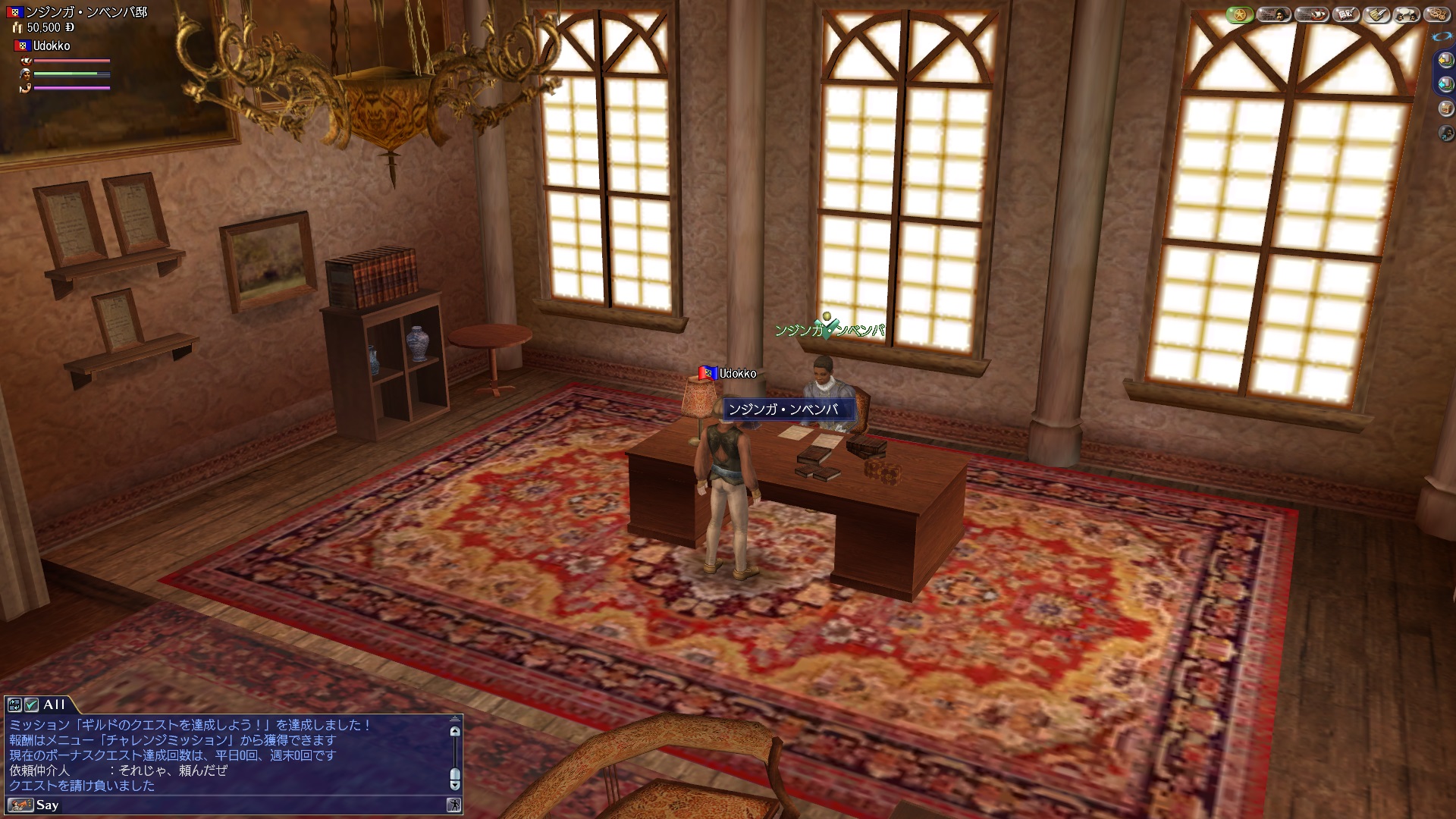1456x819 pixels.
Task: Open the two-heads speech bubble menu
Action: [x=1407, y=14]
